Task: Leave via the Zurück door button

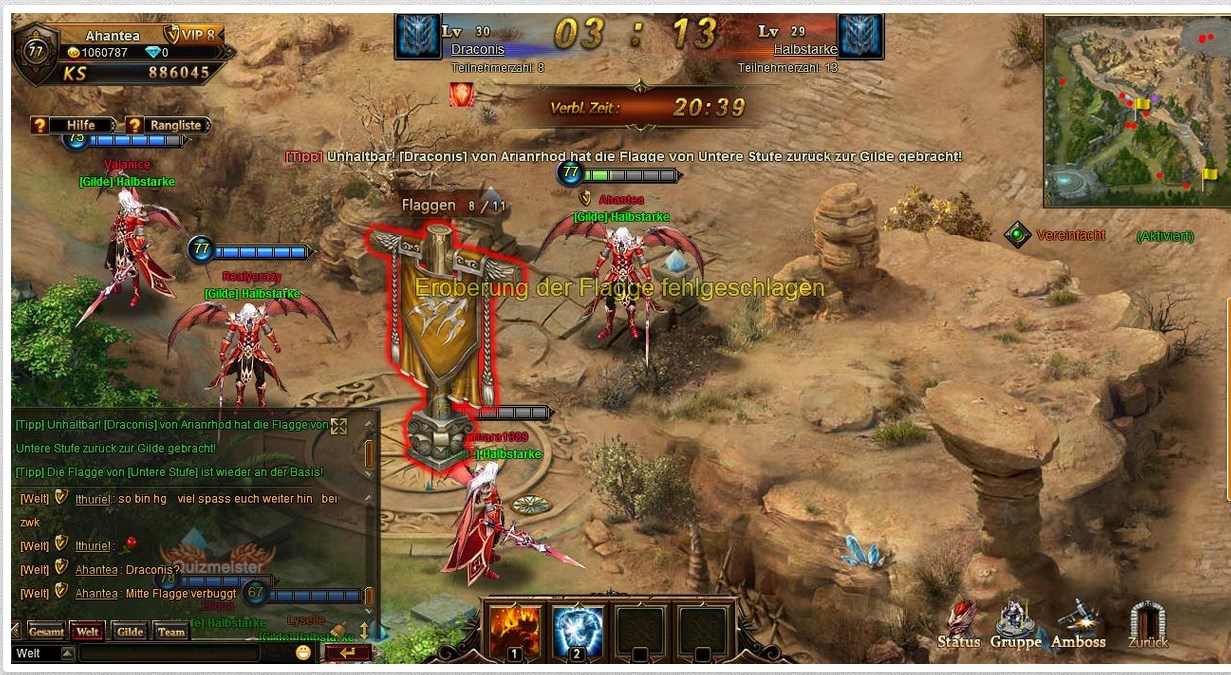Action: pos(1147,625)
